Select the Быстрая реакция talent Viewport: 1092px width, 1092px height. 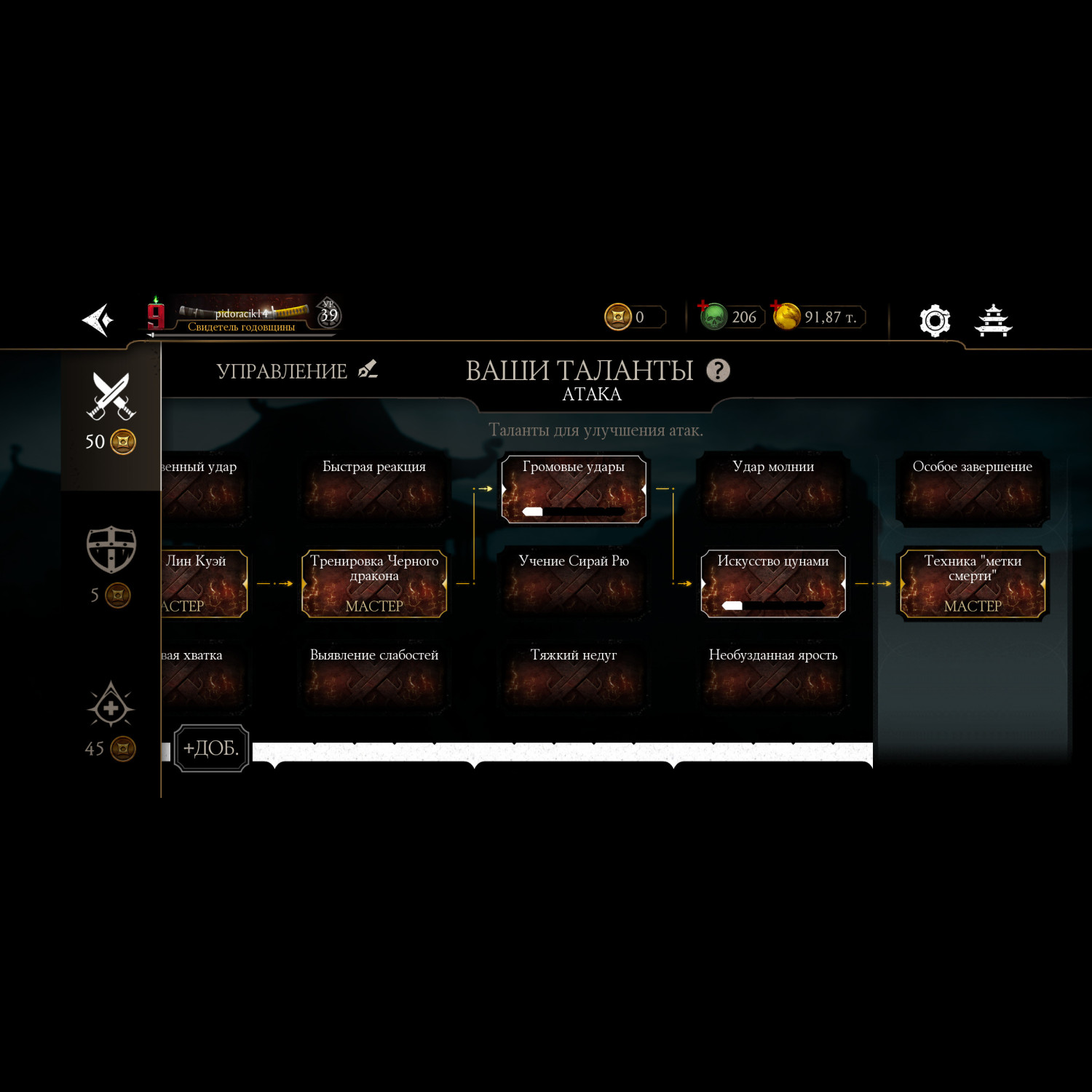374,488
